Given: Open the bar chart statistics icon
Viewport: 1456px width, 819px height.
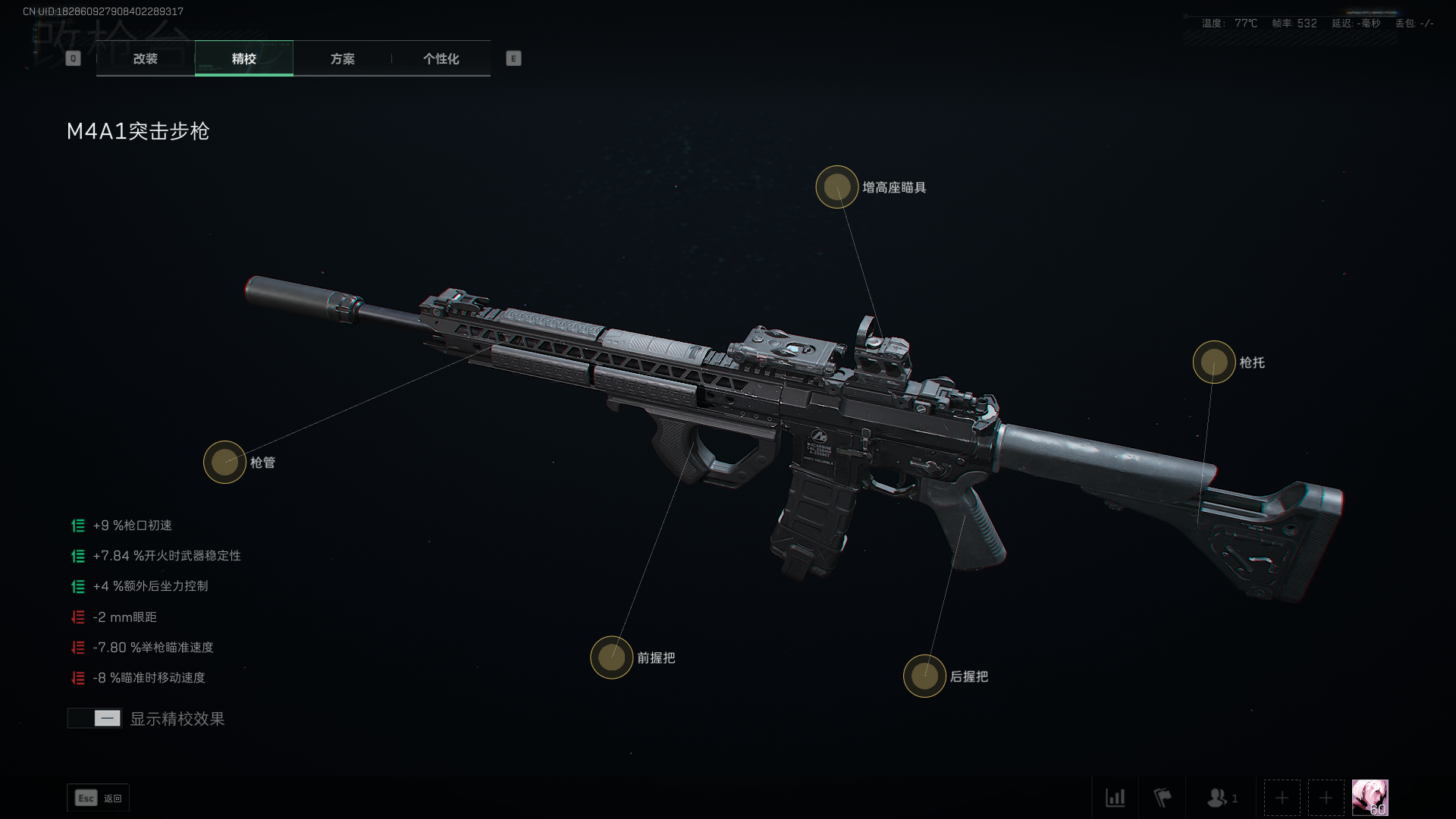Looking at the screenshot, I should (1115, 798).
